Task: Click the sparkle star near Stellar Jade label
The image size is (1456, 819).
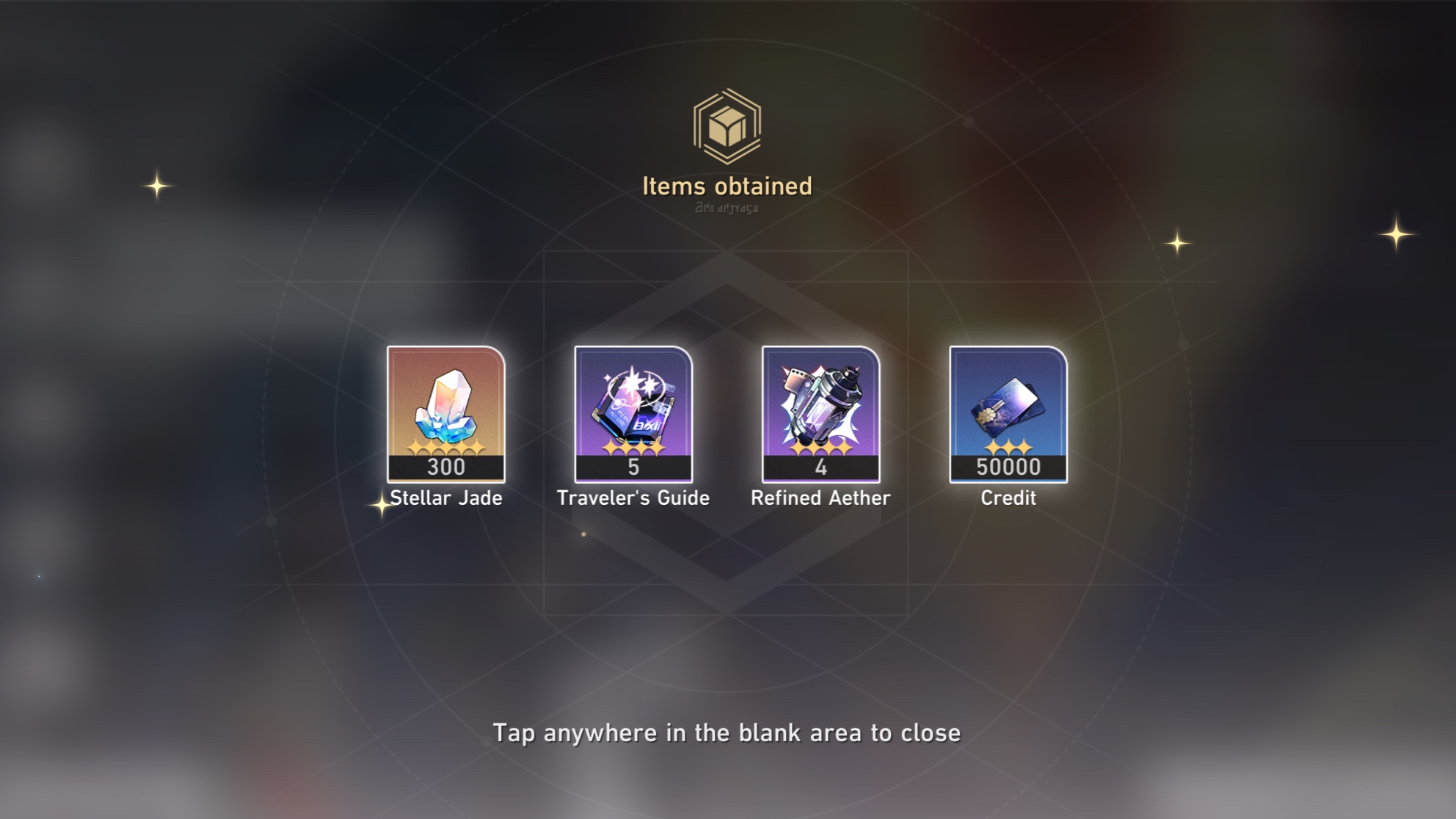Action: click(x=381, y=506)
